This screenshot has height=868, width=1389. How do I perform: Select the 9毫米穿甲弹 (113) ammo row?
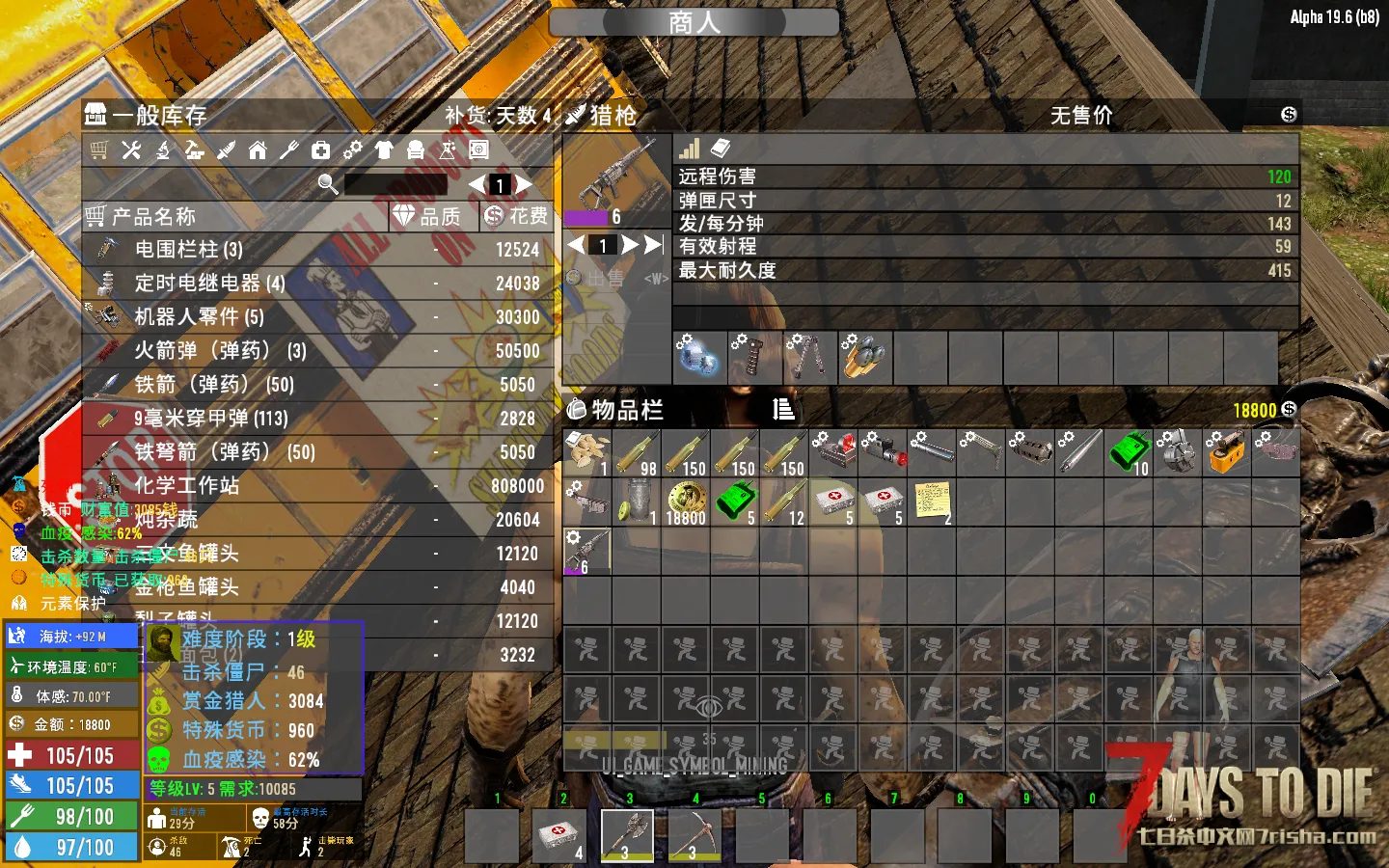318,419
